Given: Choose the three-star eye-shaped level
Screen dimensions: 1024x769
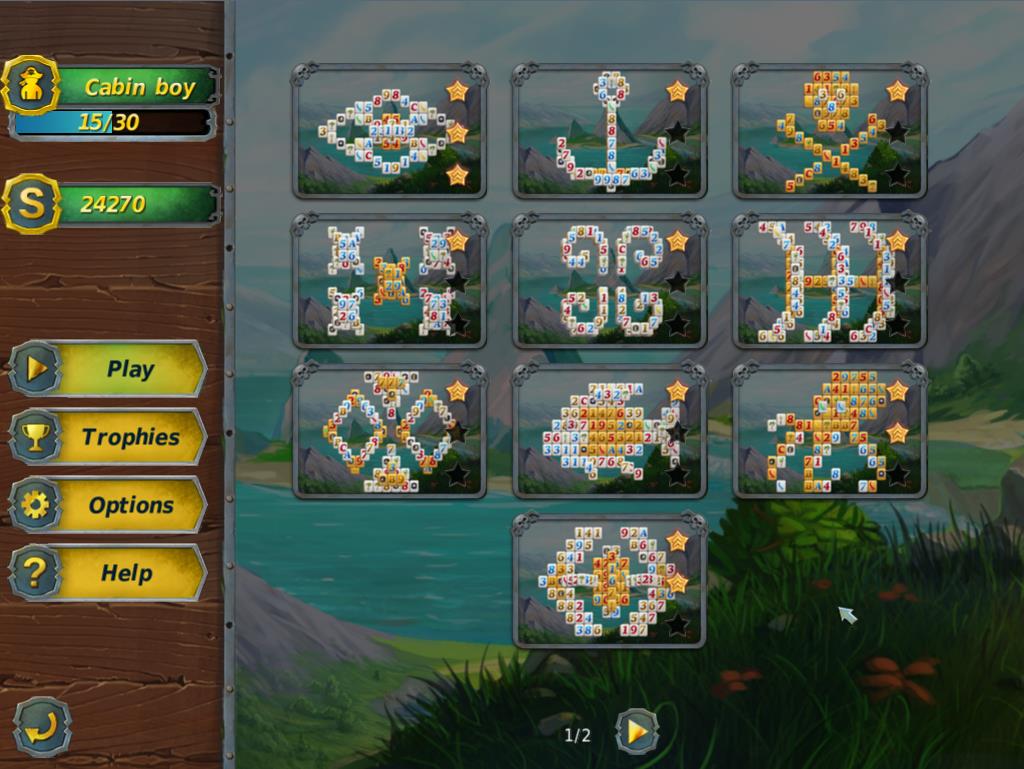Looking at the screenshot, I should [389, 131].
